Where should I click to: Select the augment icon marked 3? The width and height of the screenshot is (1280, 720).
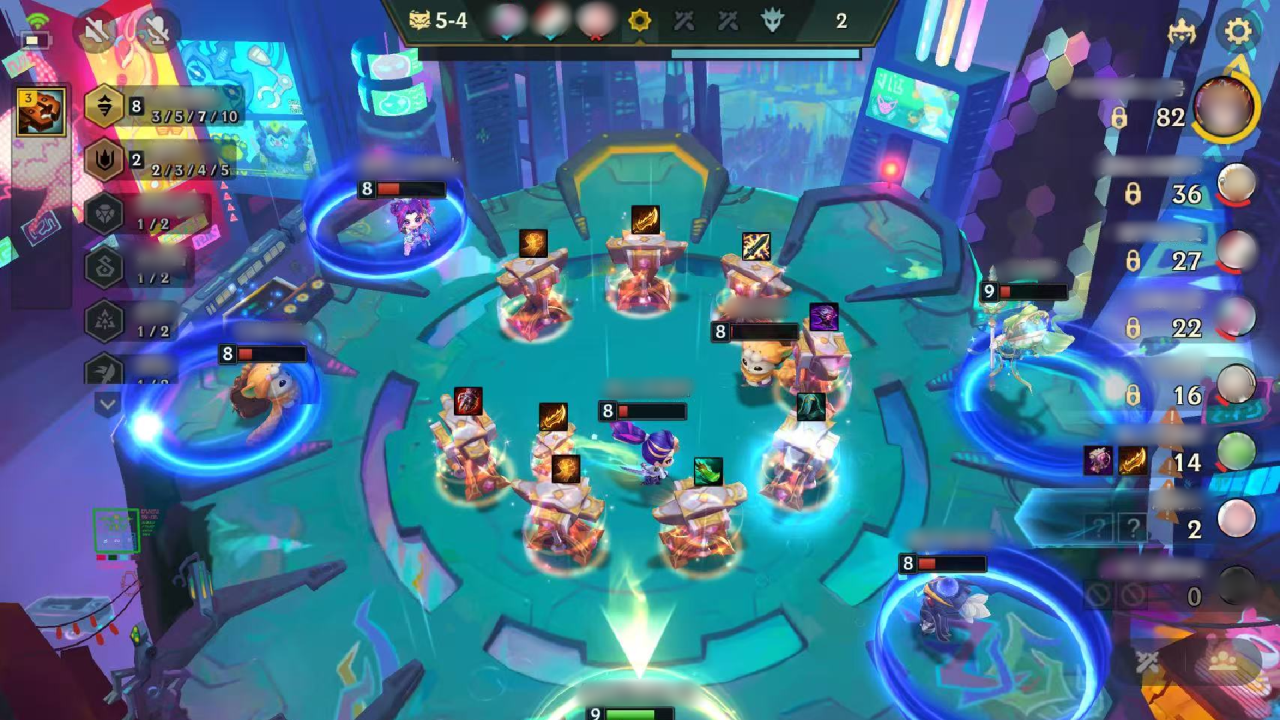tap(41, 111)
